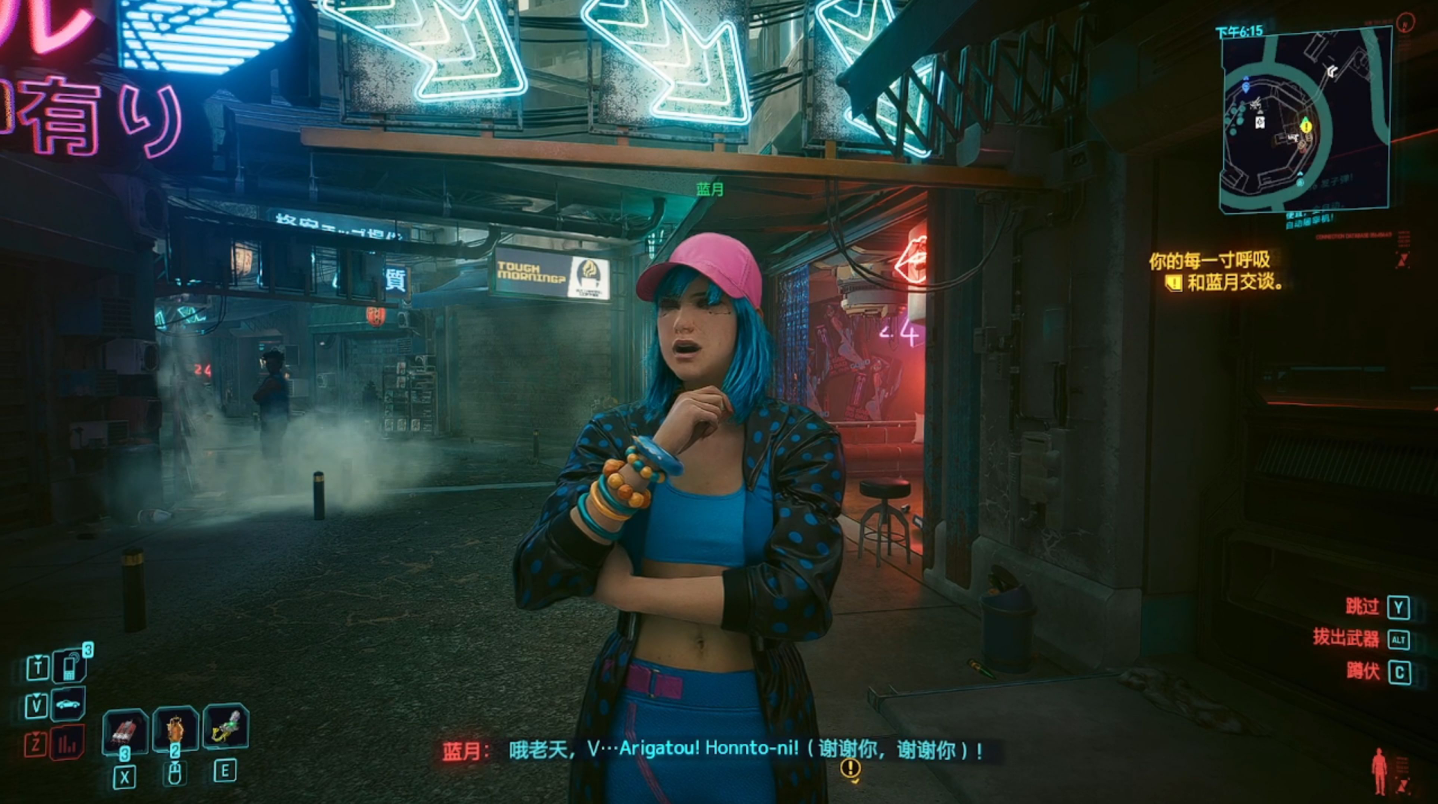Viewport: 1438px width, 804px height.
Task: Select the red radio bars icon
Action: point(68,743)
